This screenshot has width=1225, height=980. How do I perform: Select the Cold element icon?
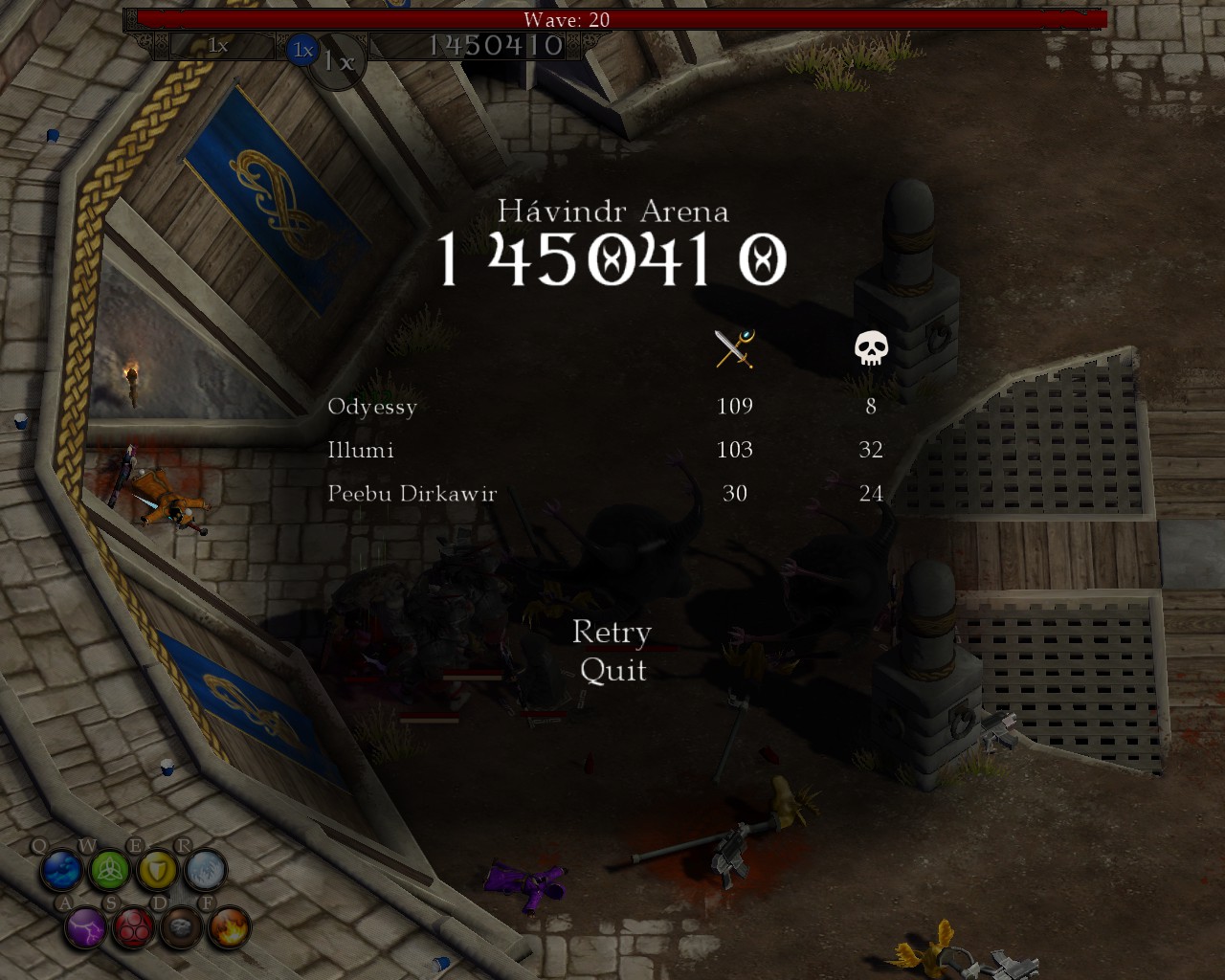[206, 869]
